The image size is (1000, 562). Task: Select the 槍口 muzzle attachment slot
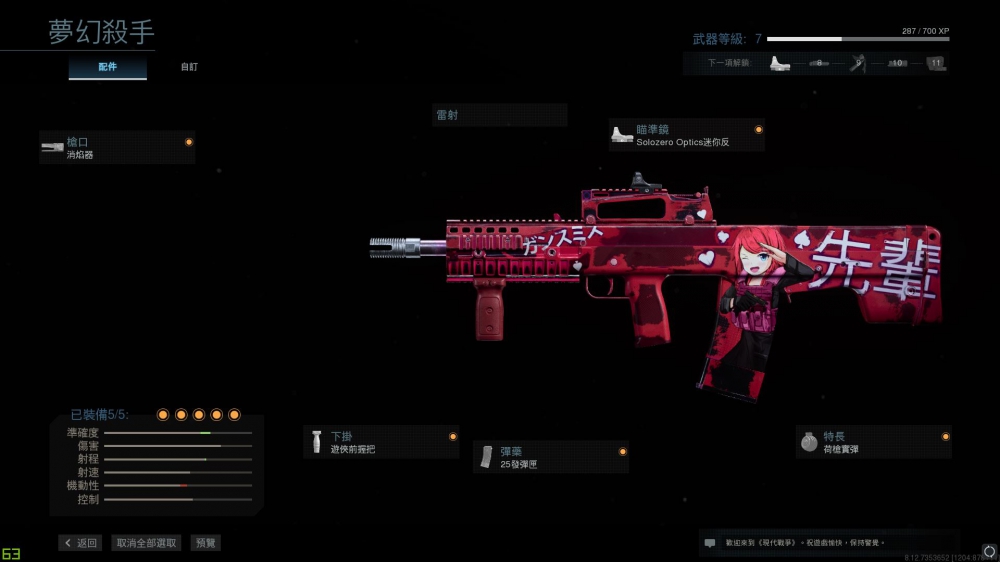coord(117,148)
